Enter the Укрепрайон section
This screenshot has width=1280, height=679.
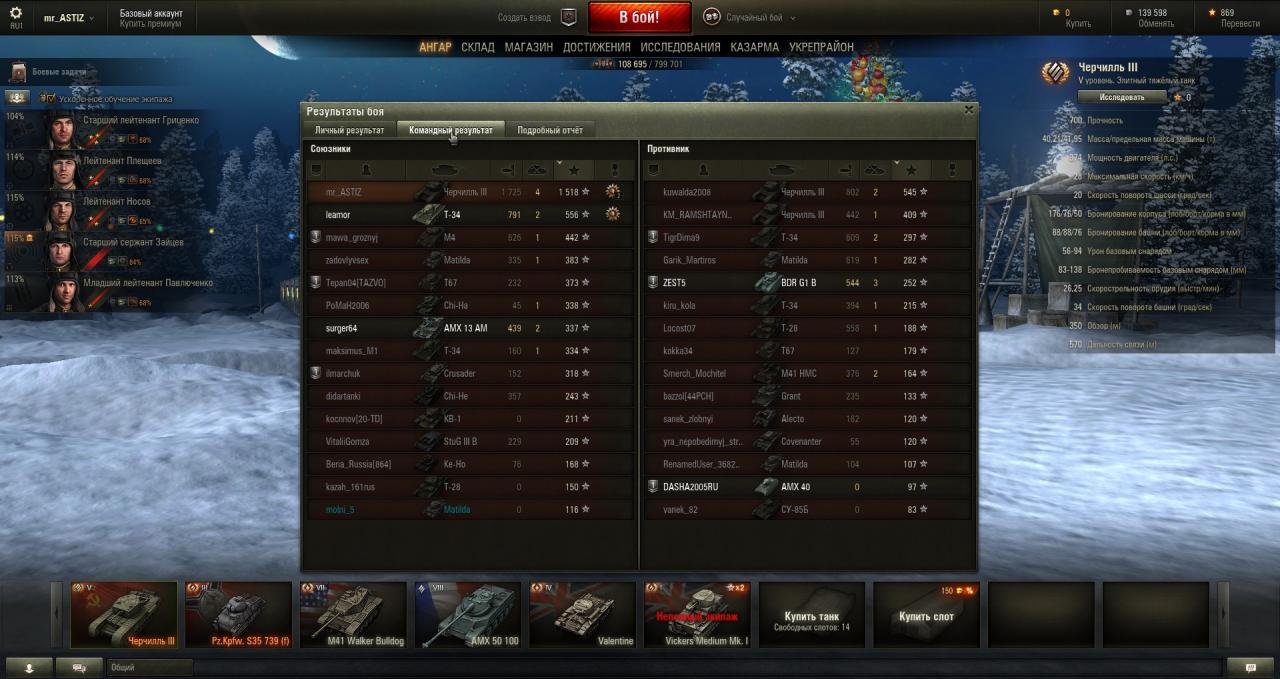click(821, 47)
